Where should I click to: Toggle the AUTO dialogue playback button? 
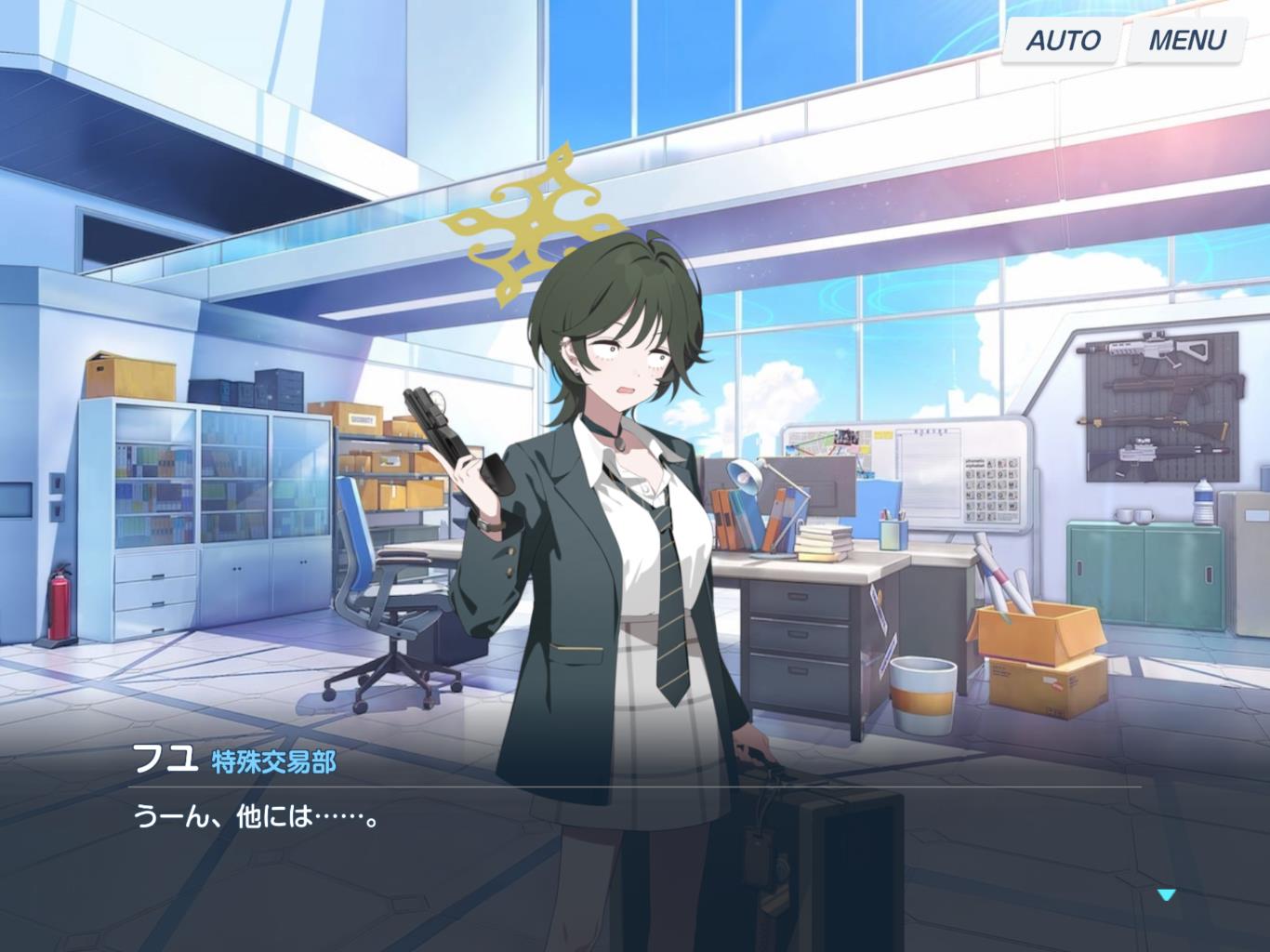[1062, 40]
